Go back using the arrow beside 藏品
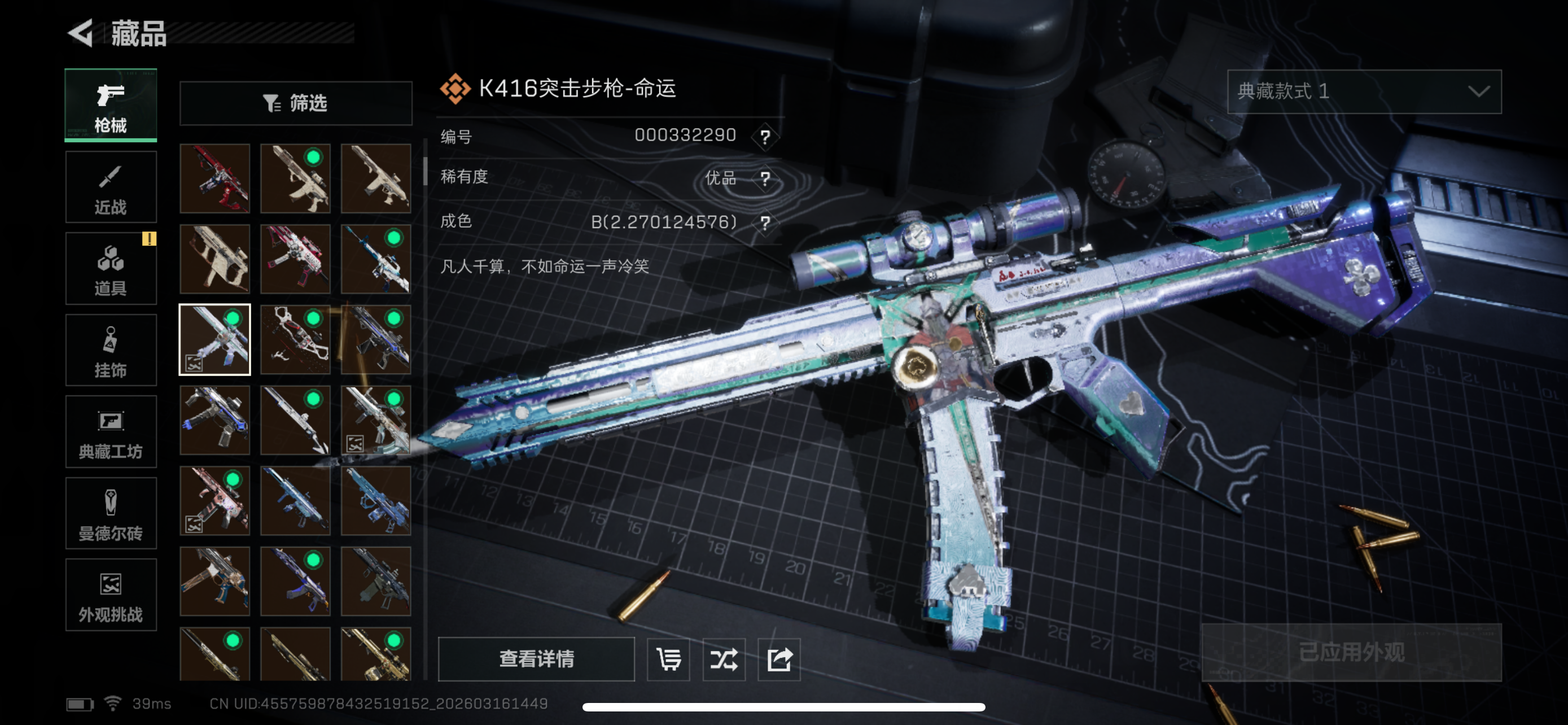The width and height of the screenshot is (1568, 725). 81,33
